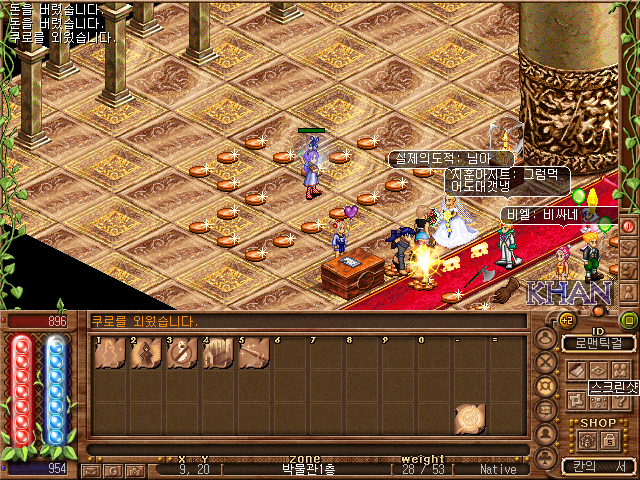Open the crossed swords round icon

[546, 363]
